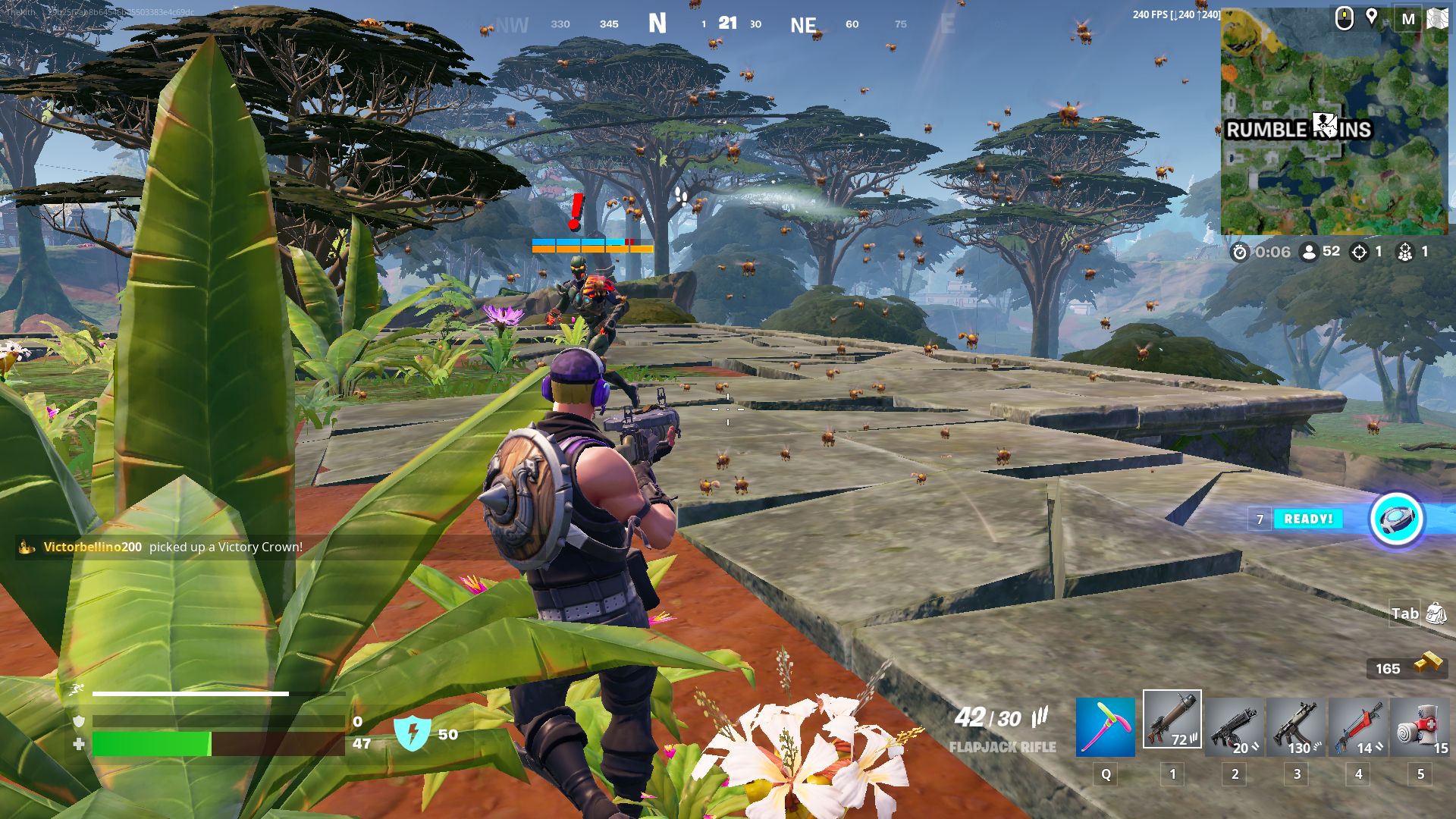Click the map marker pin icon
The image size is (1456, 819).
pos(1371,17)
